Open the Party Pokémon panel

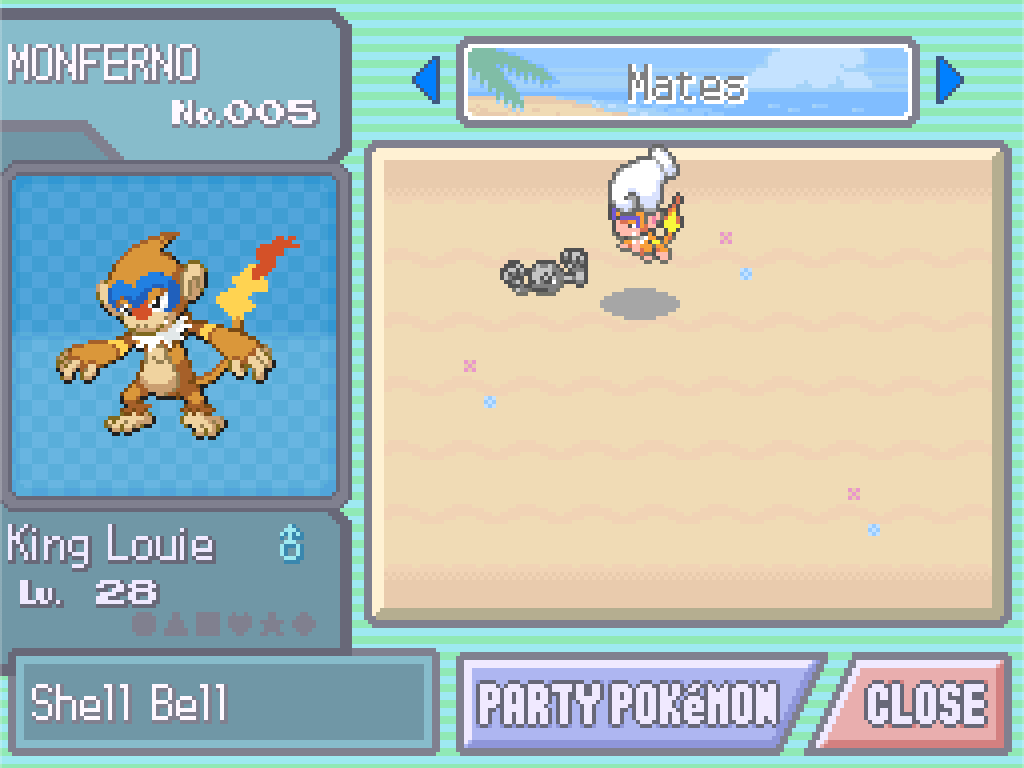(628, 703)
